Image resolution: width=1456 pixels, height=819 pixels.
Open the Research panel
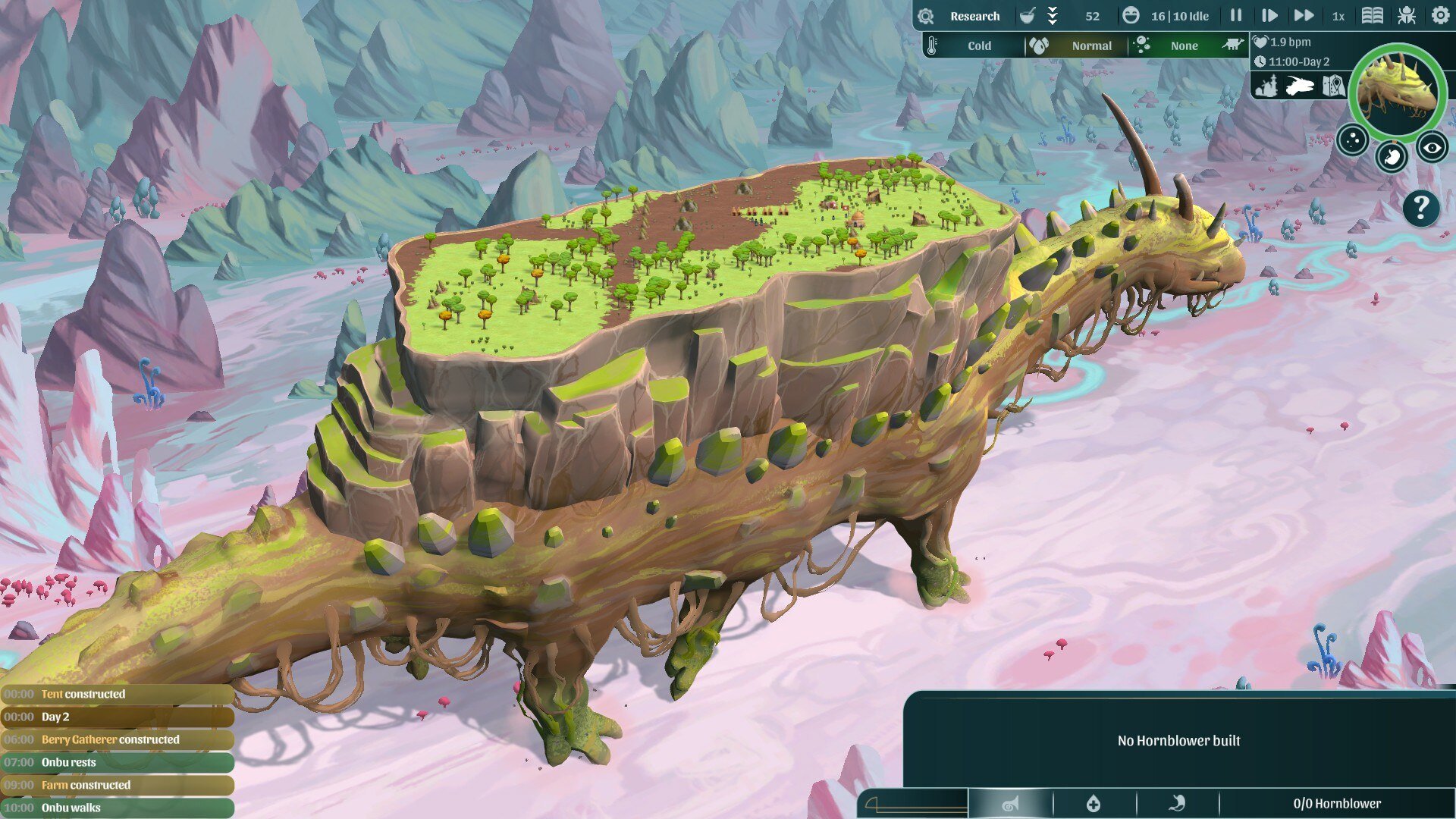click(974, 16)
